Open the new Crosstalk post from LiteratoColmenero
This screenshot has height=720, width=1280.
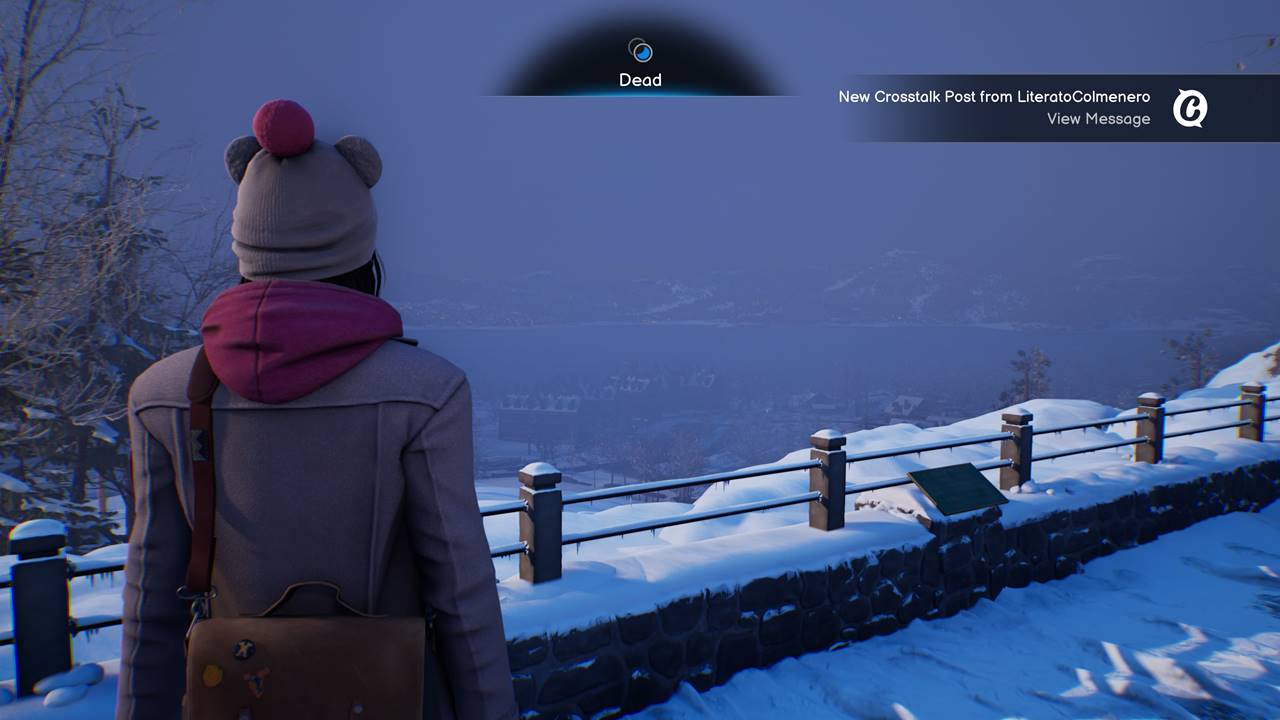tap(994, 97)
